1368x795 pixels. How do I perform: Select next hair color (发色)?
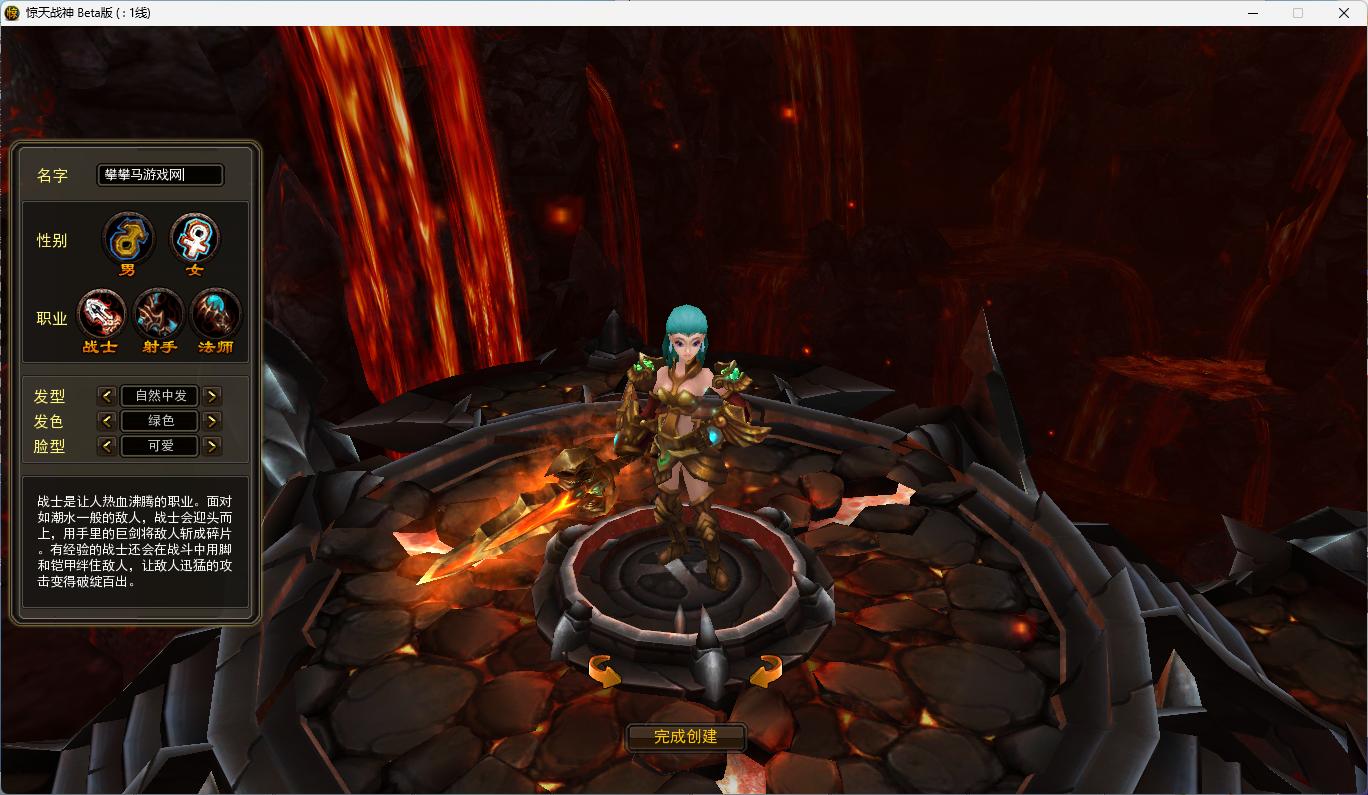pyautogui.click(x=212, y=421)
